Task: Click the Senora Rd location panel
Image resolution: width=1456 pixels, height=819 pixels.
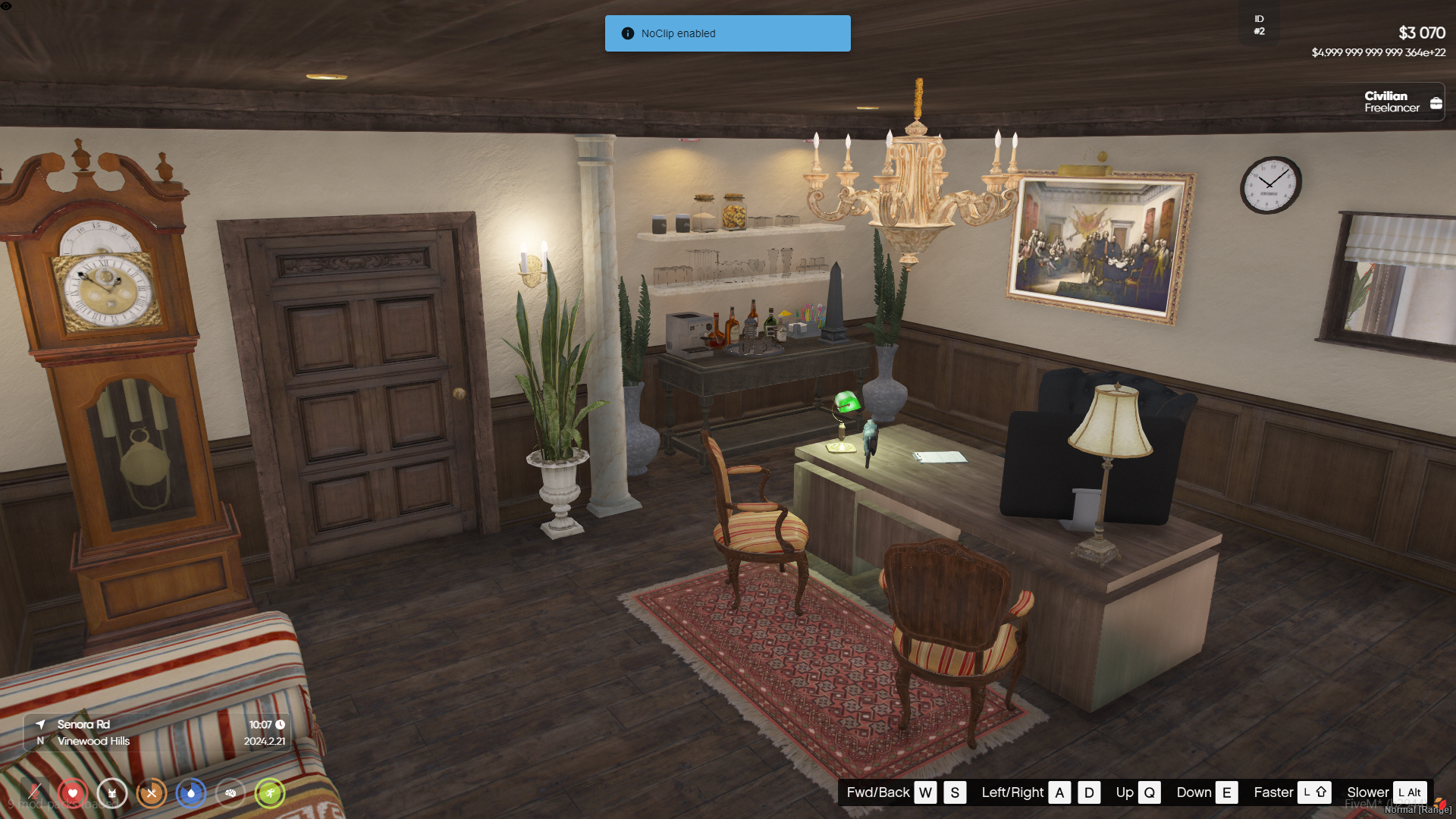Action: [x=157, y=733]
